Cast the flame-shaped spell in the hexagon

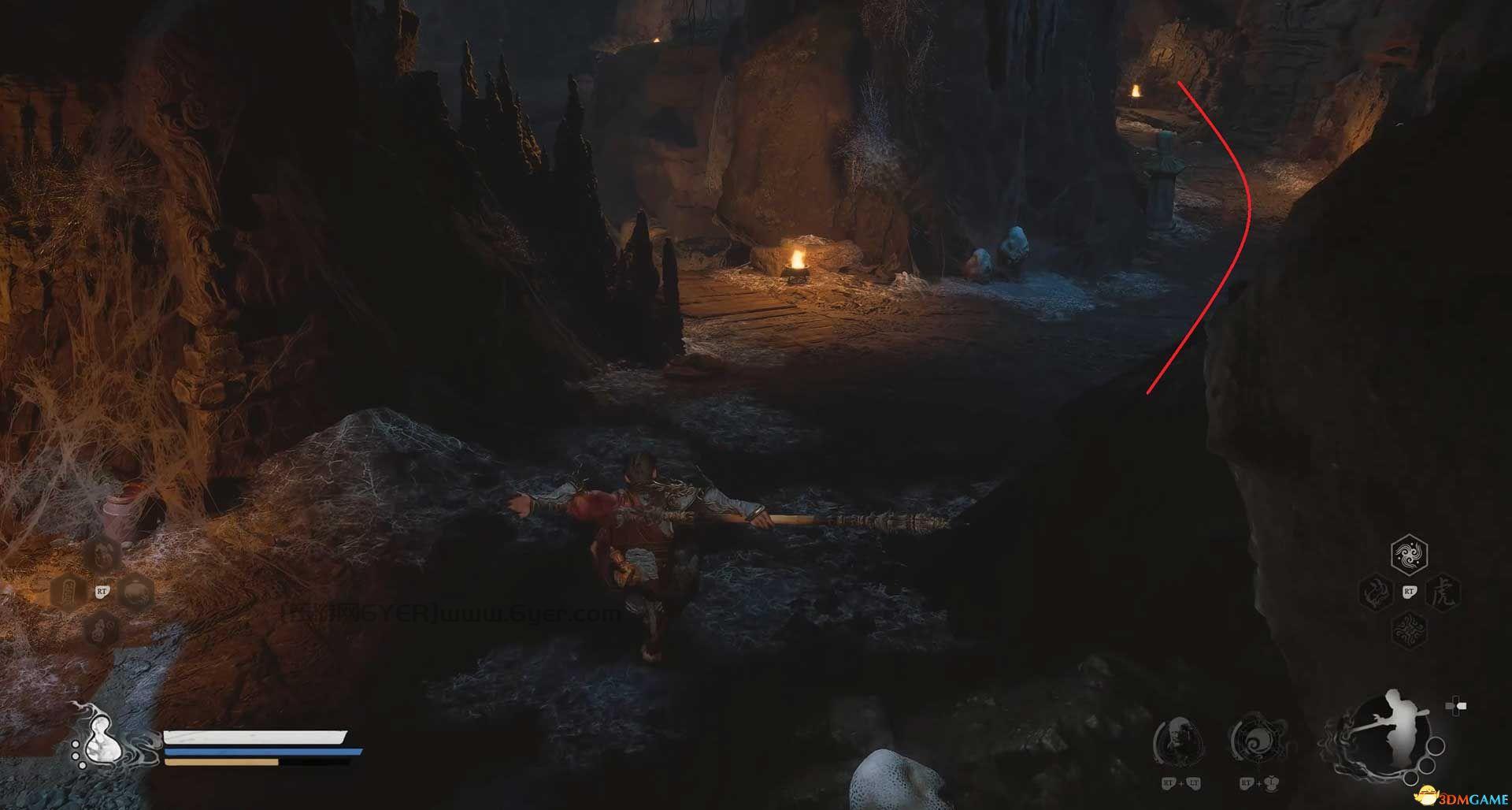[1373, 592]
